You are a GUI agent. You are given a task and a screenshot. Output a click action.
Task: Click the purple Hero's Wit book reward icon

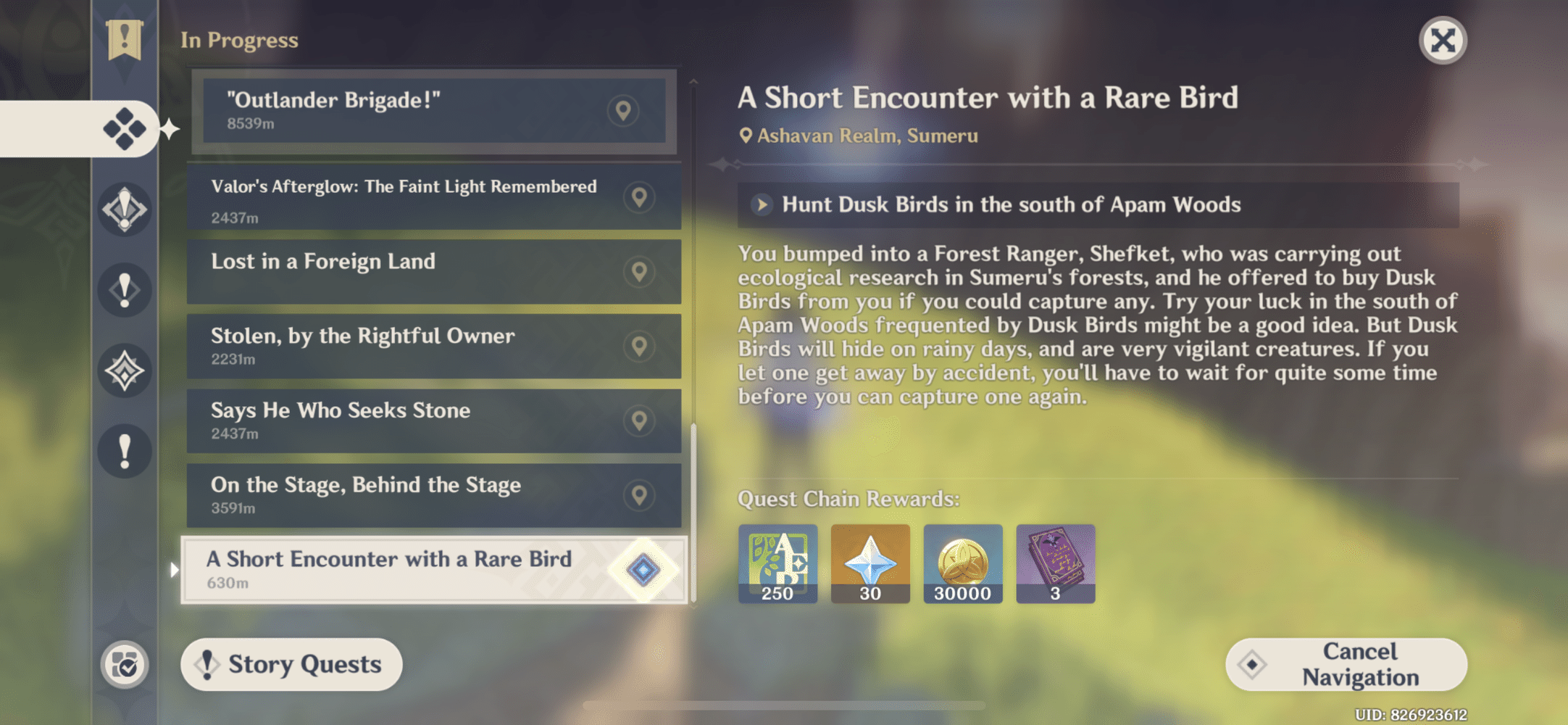tap(1055, 564)
